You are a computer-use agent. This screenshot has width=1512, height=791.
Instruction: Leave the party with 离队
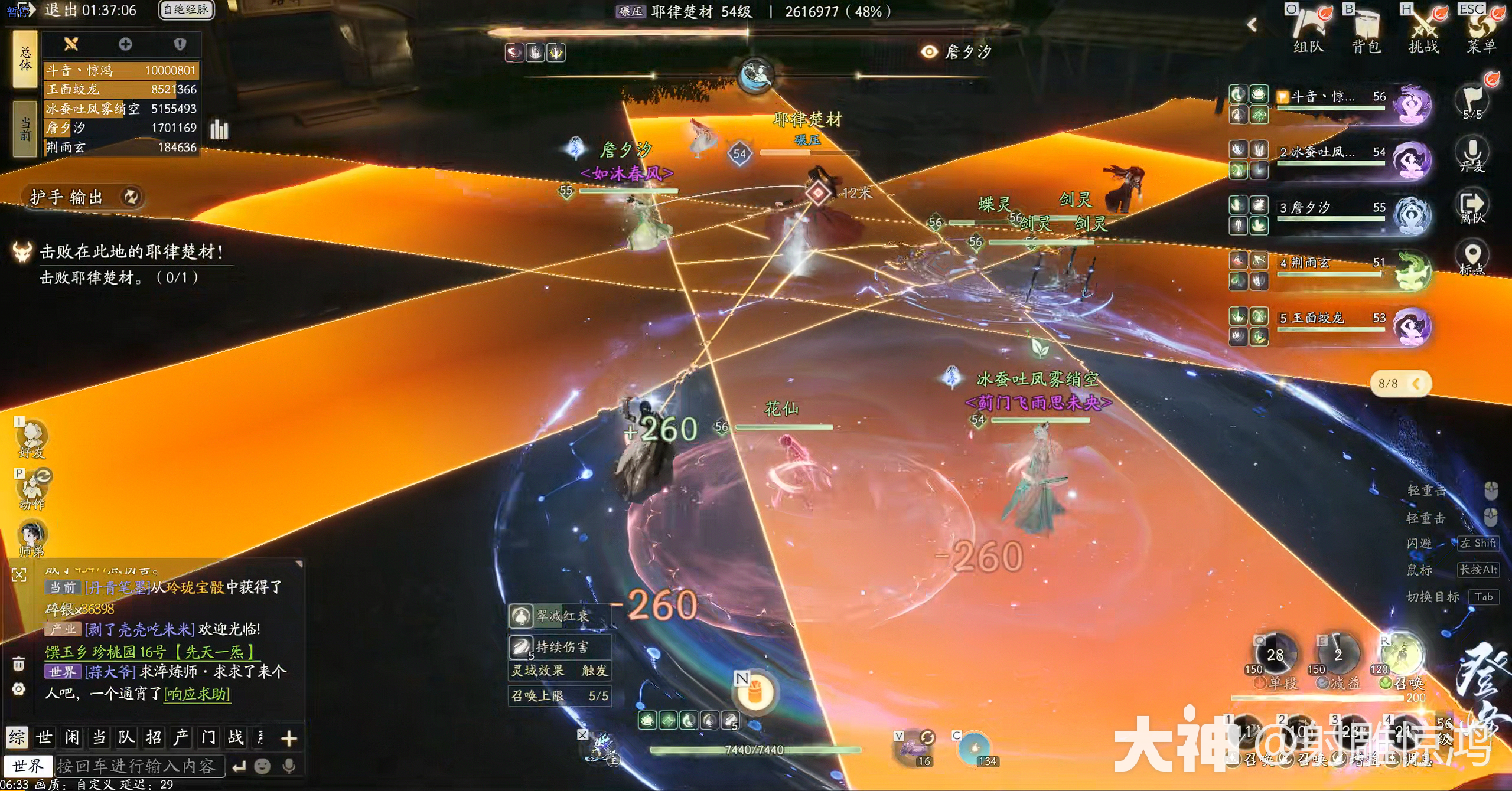pyautogui.click(x=1472, y=207)
